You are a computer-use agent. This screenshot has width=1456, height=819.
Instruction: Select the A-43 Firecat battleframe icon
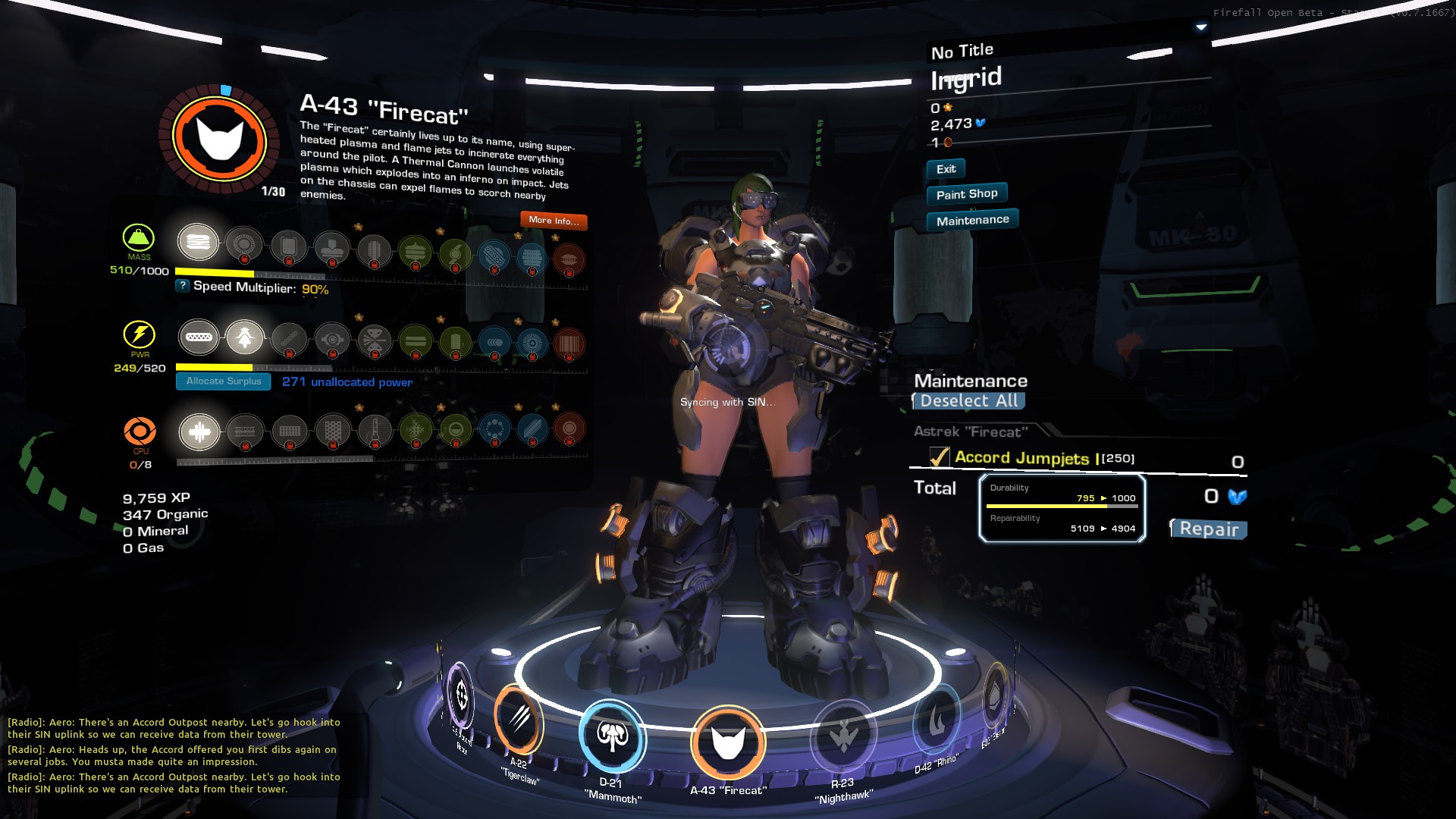728,742
